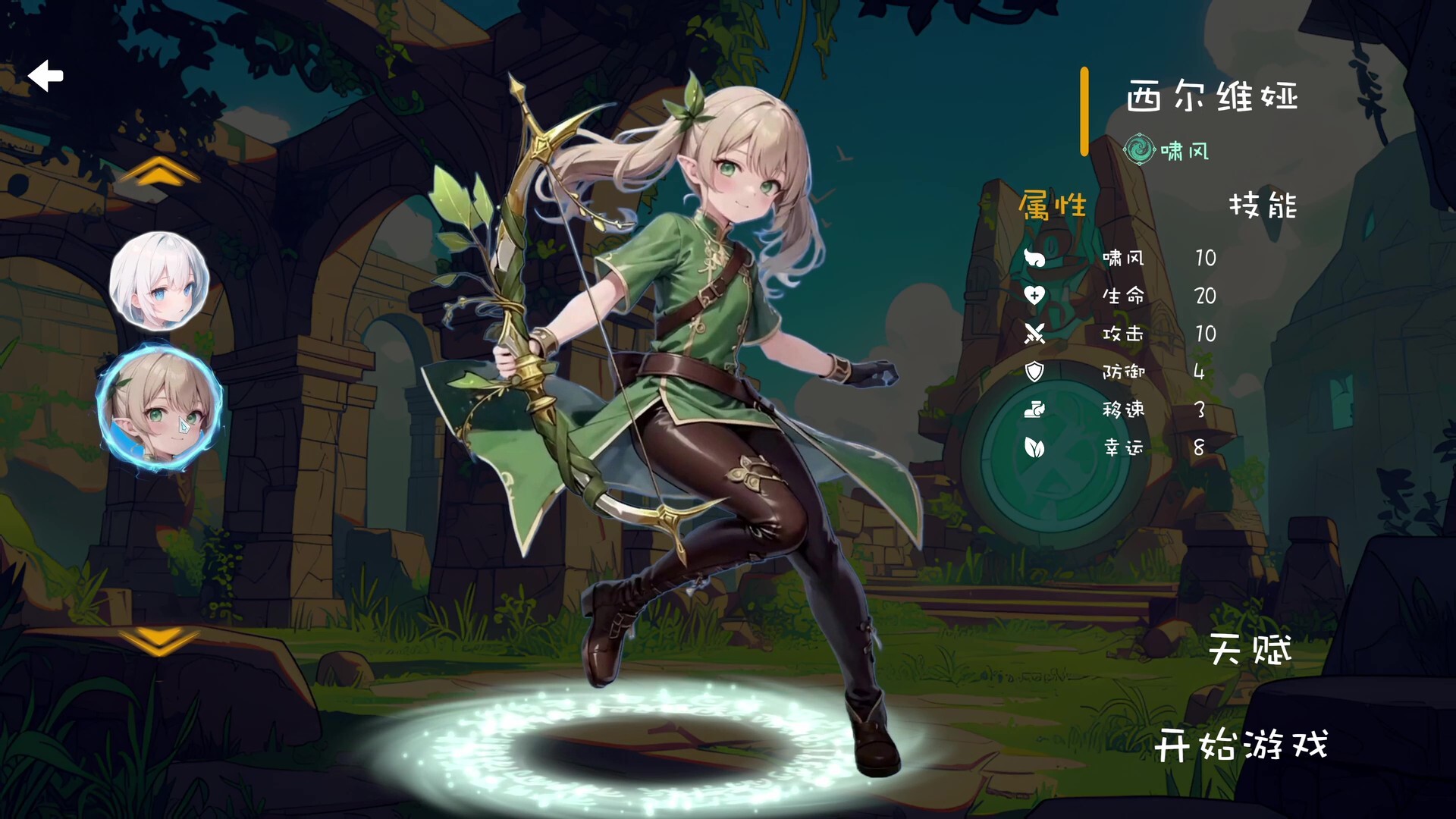Select the heart-shaped 生命 health icon

[1036, 297]
